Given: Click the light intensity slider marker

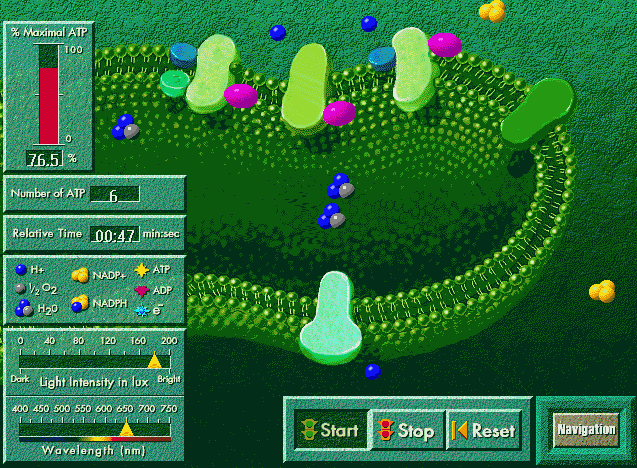Looking at the screenshot, I should [154, 361].
